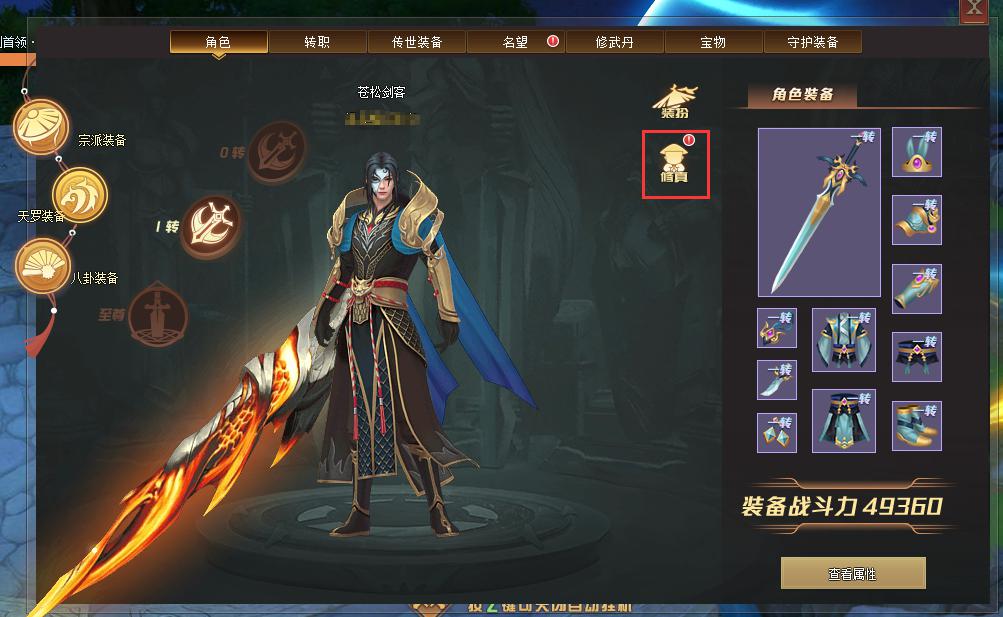The width and height of the screenshot is (1003, 617).
Task: Select the 角色 tab
Action: [218, 42]
